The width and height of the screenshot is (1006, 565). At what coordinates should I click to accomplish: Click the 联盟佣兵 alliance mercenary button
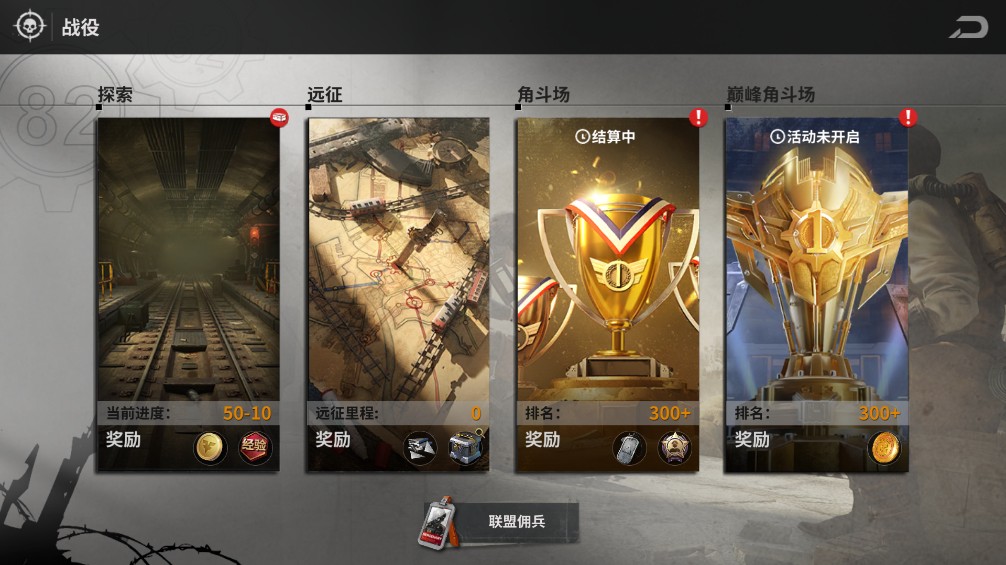click(500, 522)
